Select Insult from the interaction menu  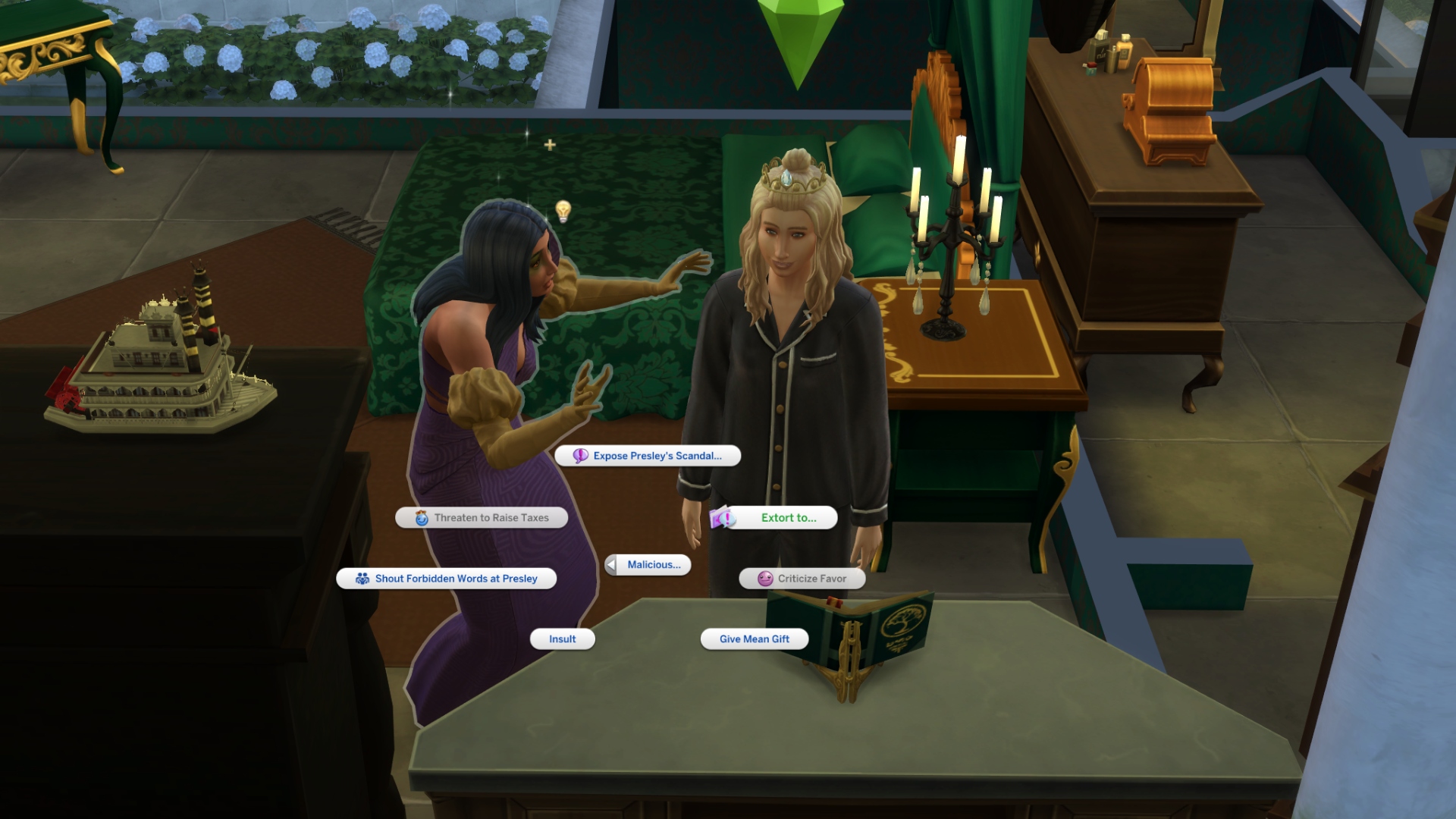pyautogui.click(x=561, y=639)
